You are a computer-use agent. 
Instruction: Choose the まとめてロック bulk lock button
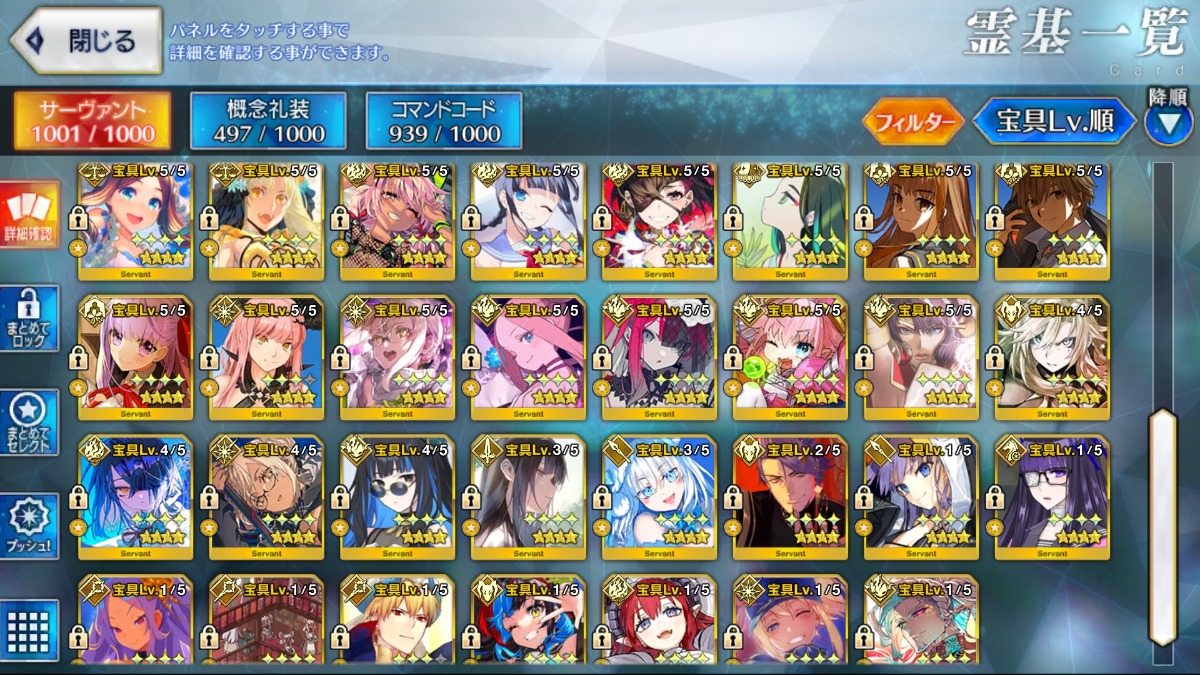[30, 319]
